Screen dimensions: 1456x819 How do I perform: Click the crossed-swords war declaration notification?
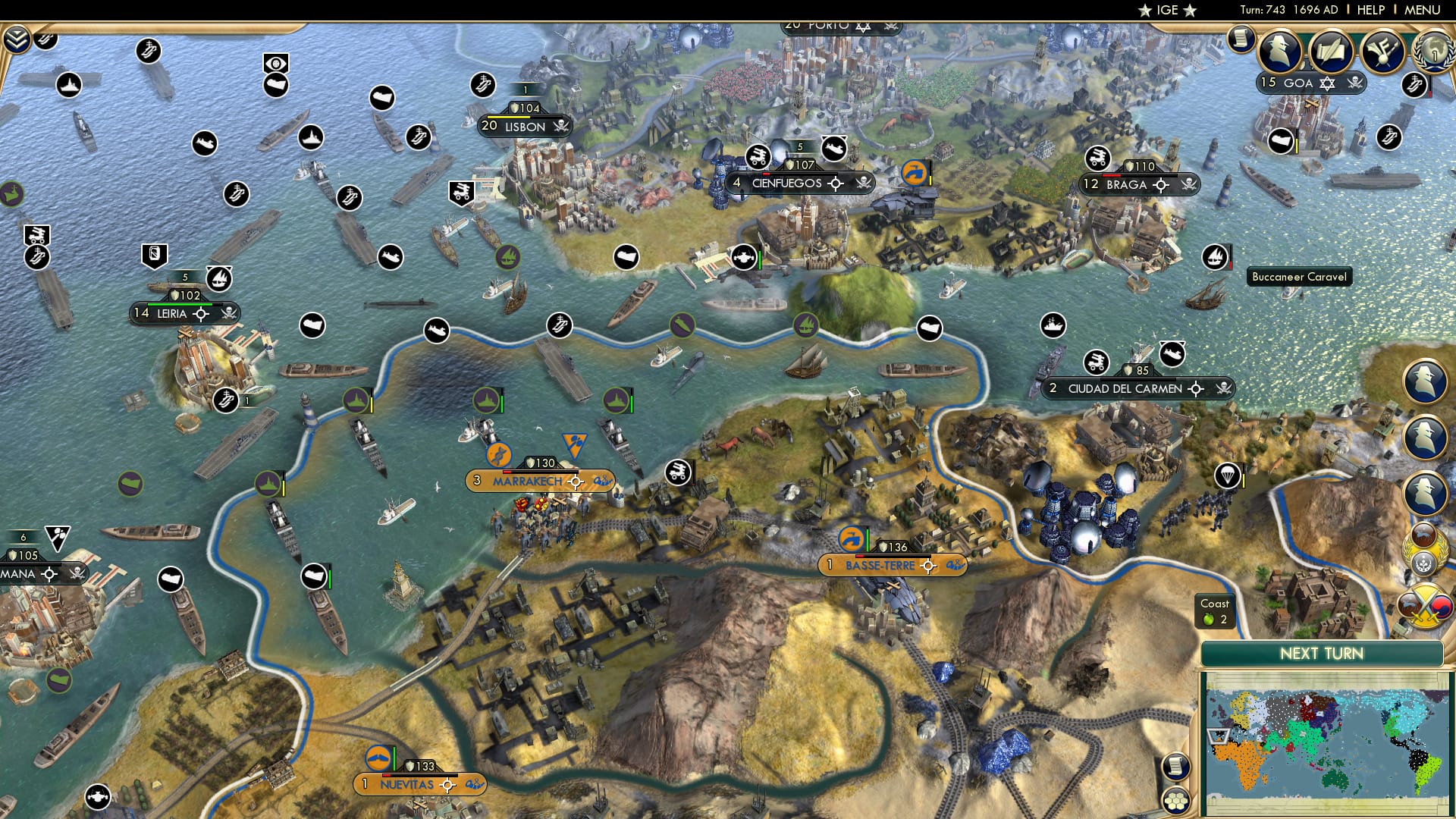pos(1426,603)
